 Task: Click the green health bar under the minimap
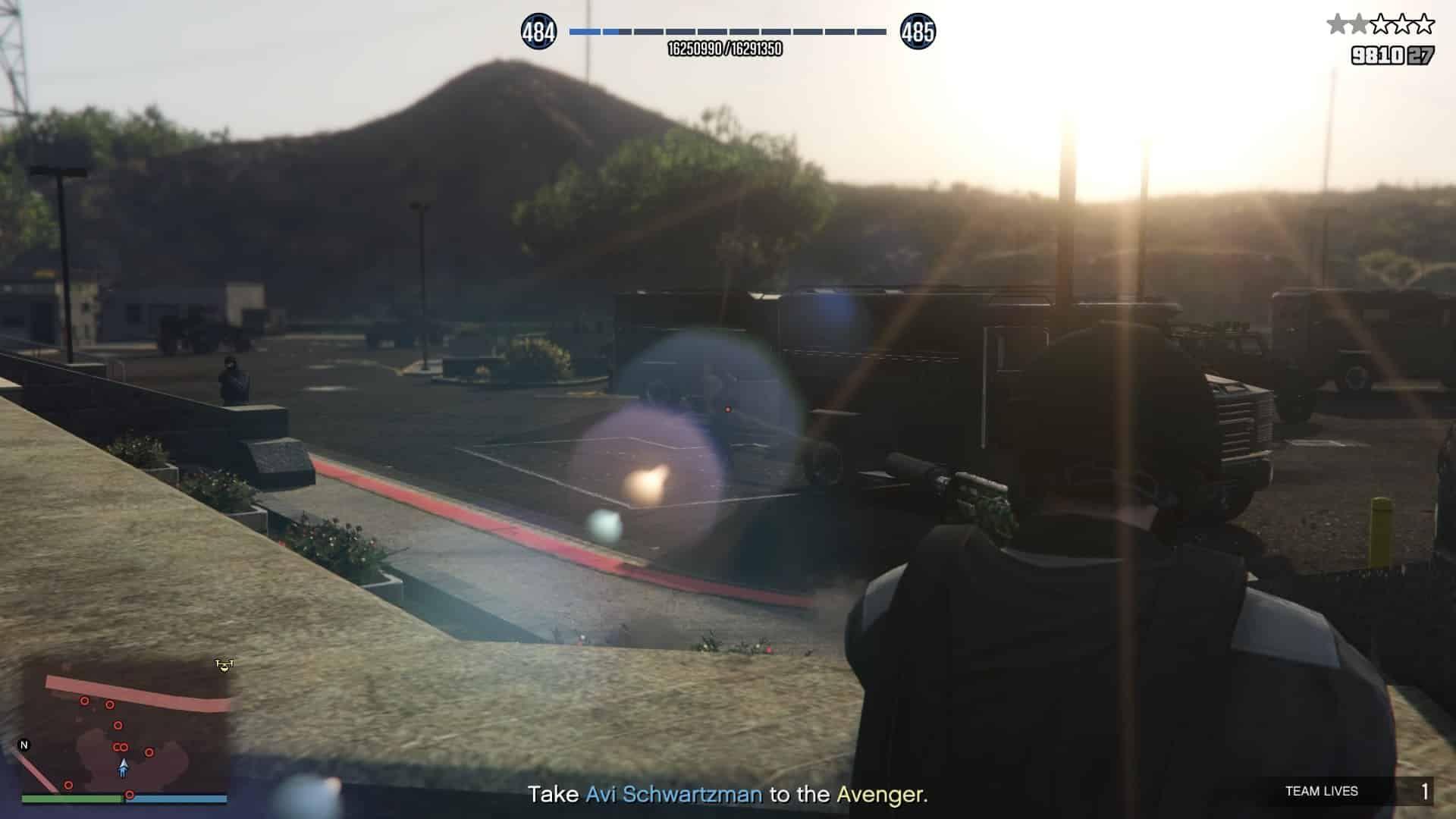72,798
